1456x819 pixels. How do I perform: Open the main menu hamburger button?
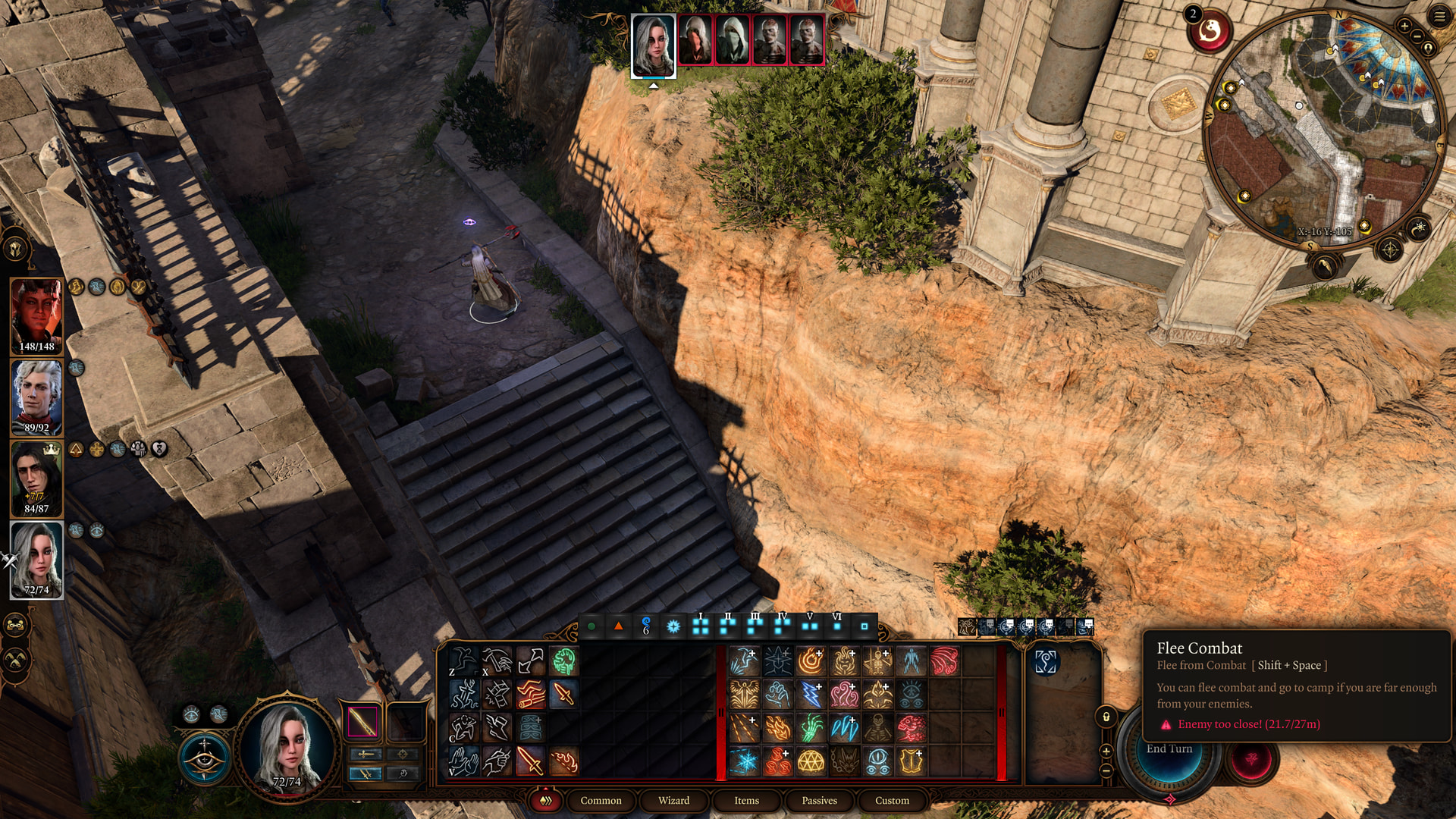pos(1439,16)
